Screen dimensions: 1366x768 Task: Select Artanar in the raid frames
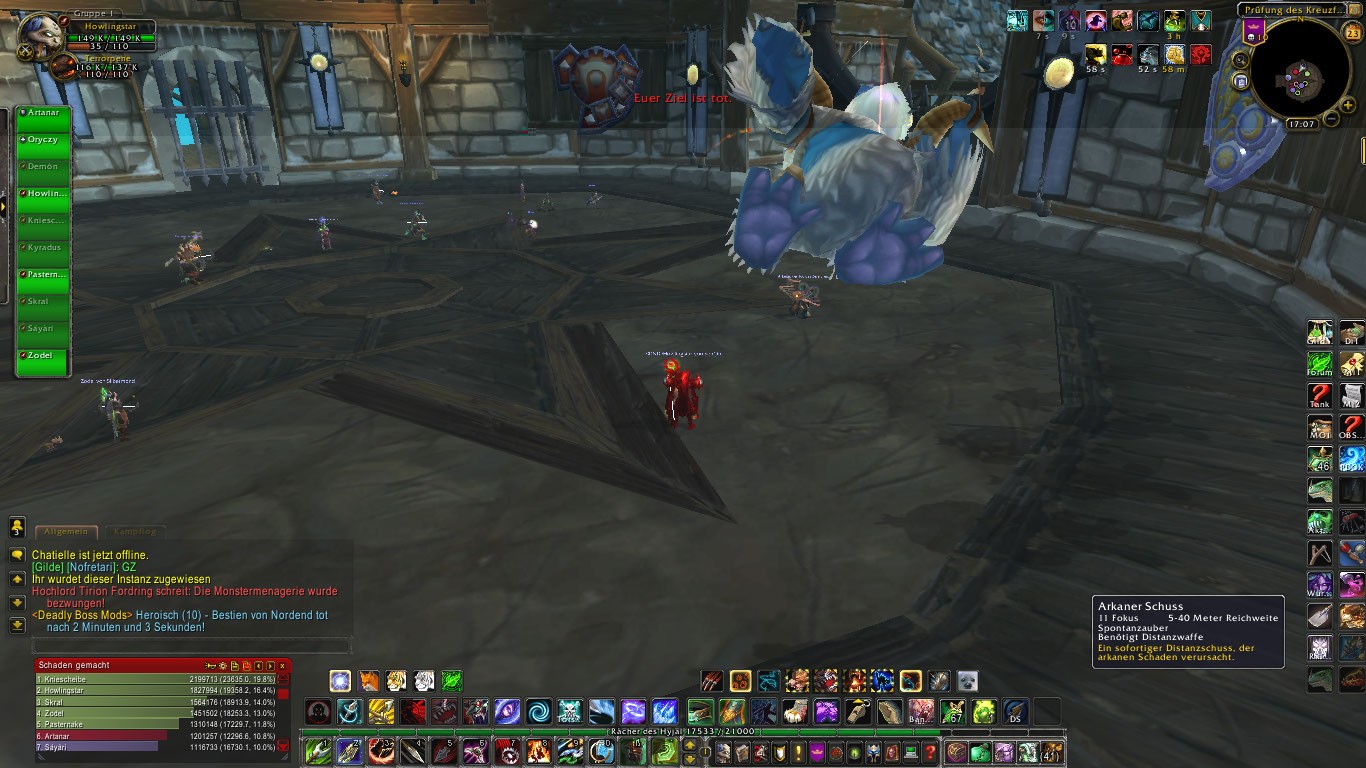pos(43,113)
